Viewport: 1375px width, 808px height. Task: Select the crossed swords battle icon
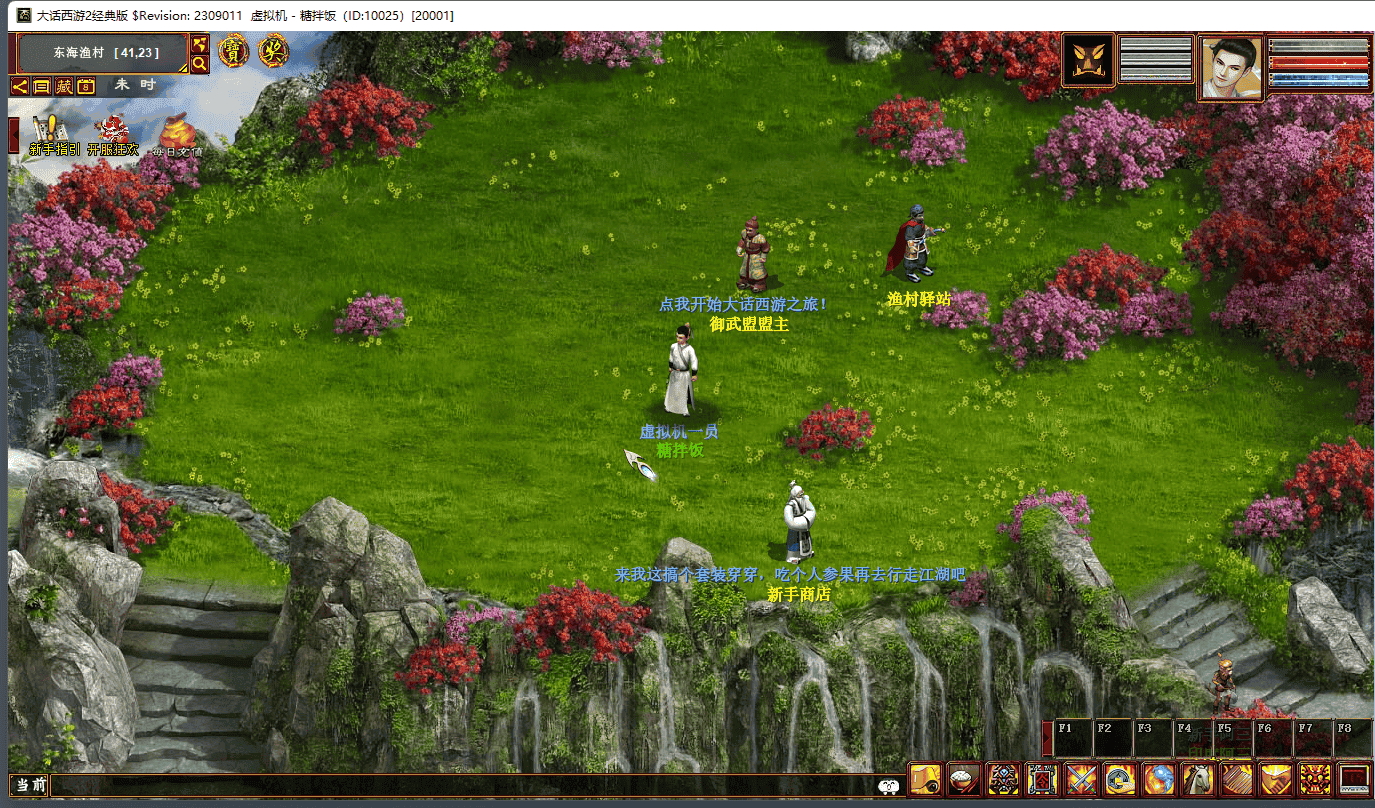(x=1081, y=778)
